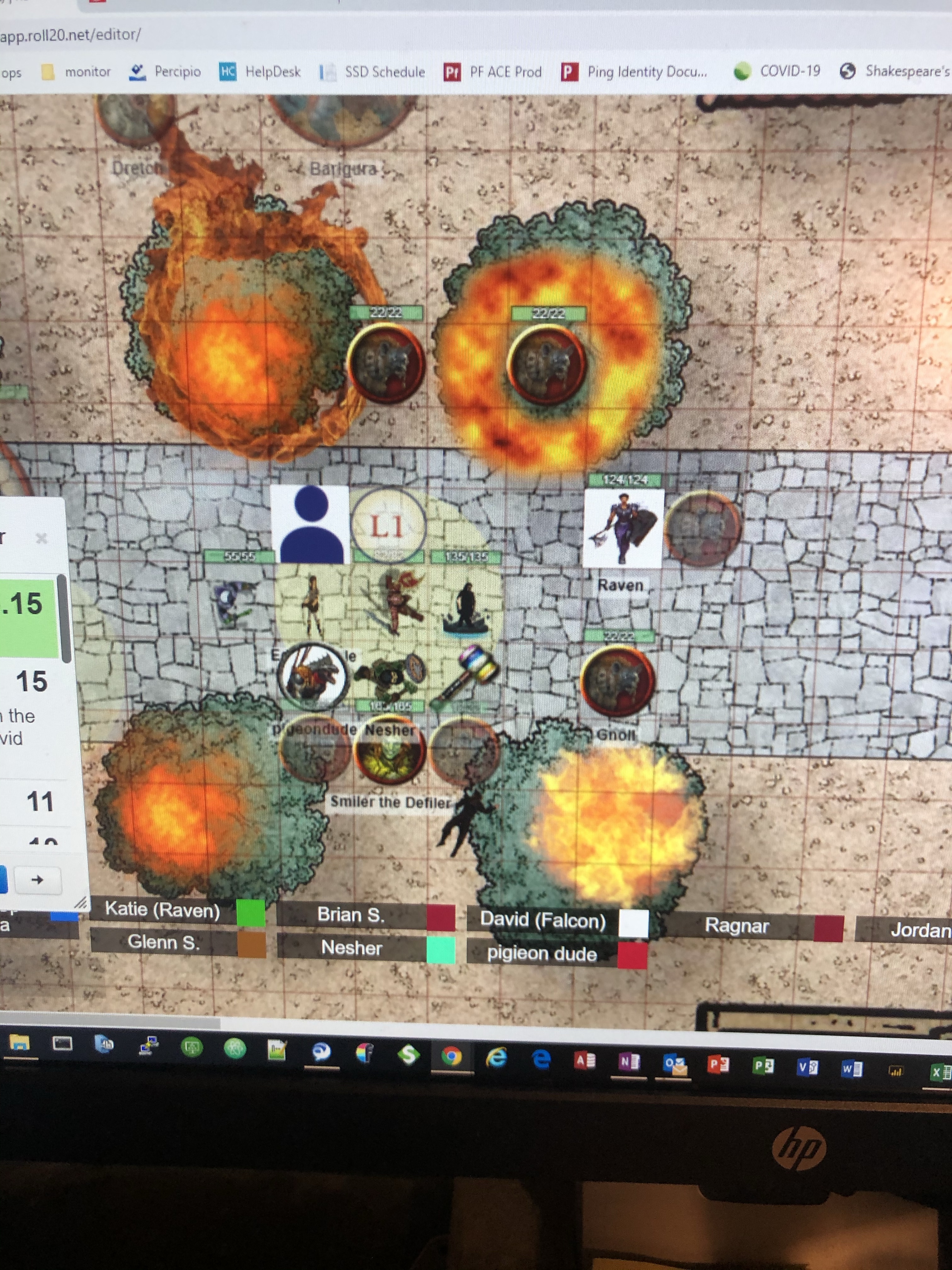Click the David (Falcon) player name tag

pyautogui.click(x=542, y=920)
